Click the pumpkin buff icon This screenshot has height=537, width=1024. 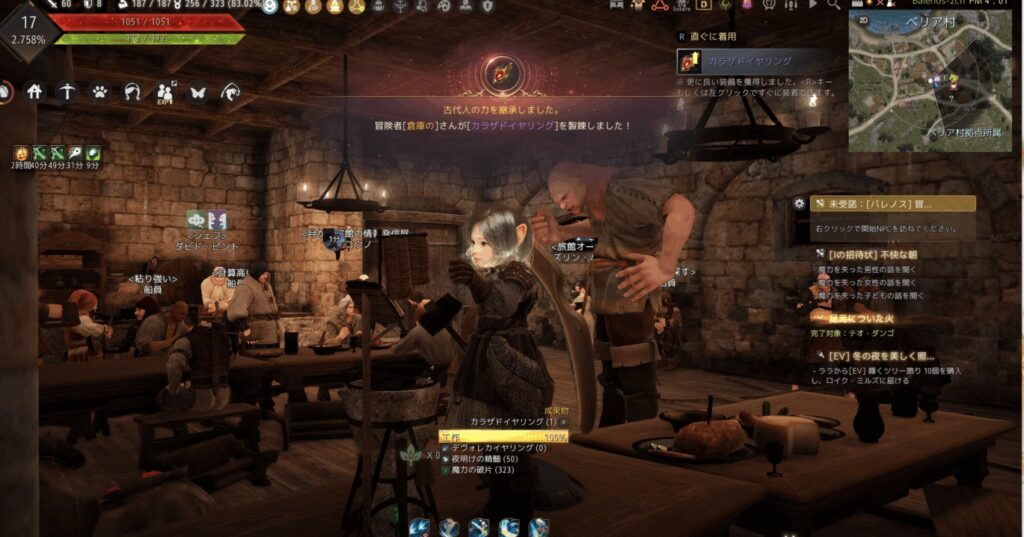20,153
